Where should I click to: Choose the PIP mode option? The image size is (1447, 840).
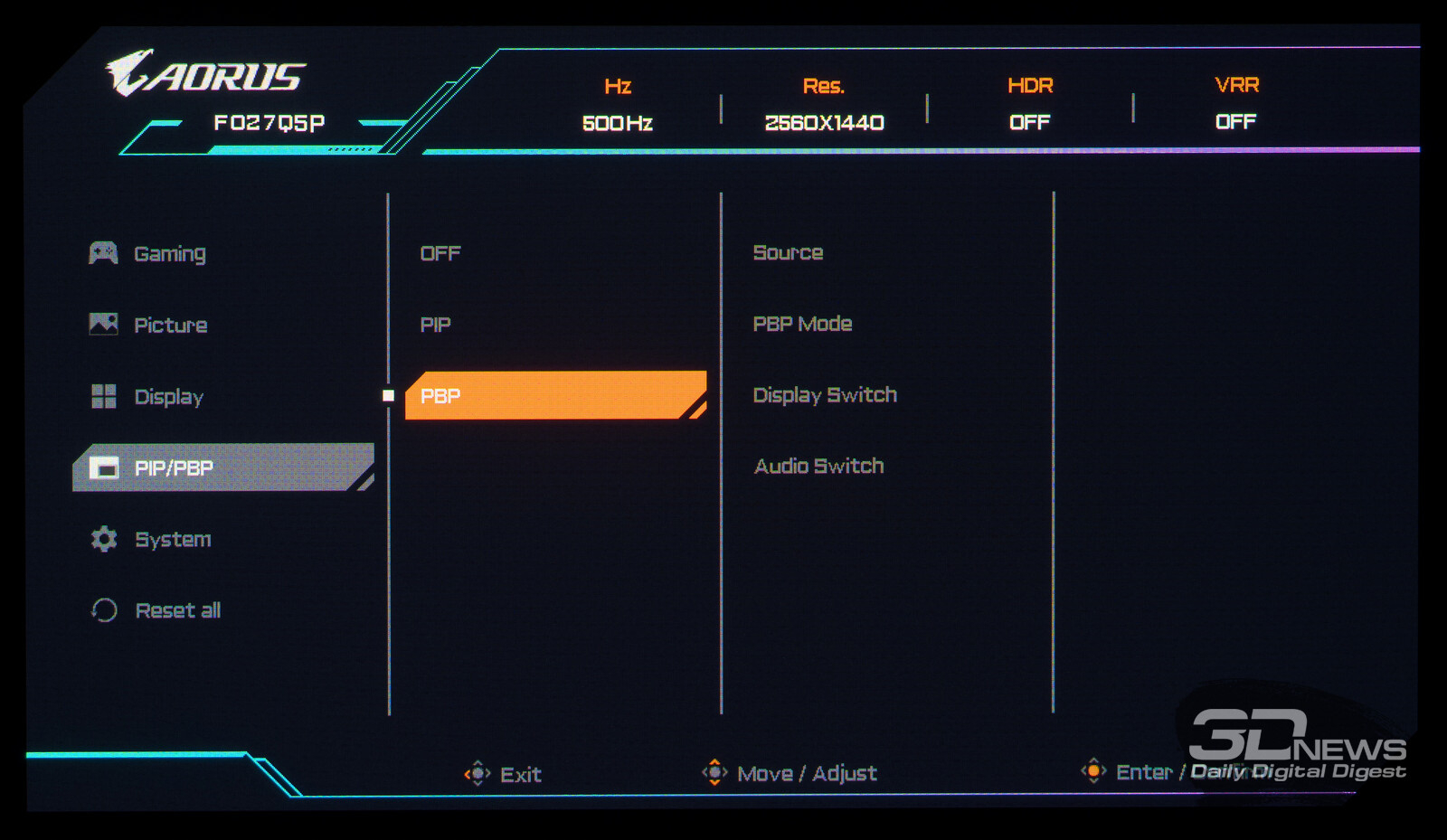click(436, 325)
